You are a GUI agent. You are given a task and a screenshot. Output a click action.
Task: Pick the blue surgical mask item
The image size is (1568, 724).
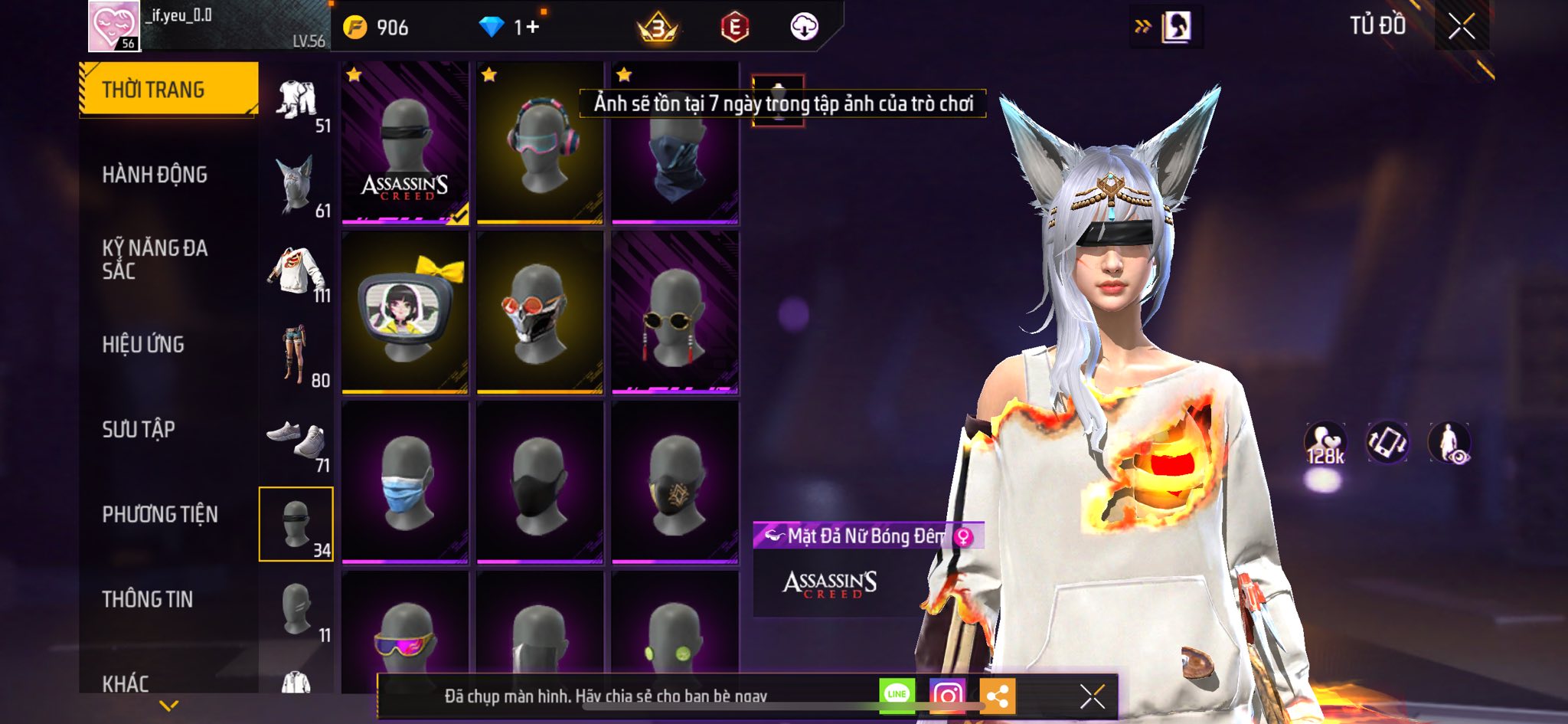pos(405,483)
